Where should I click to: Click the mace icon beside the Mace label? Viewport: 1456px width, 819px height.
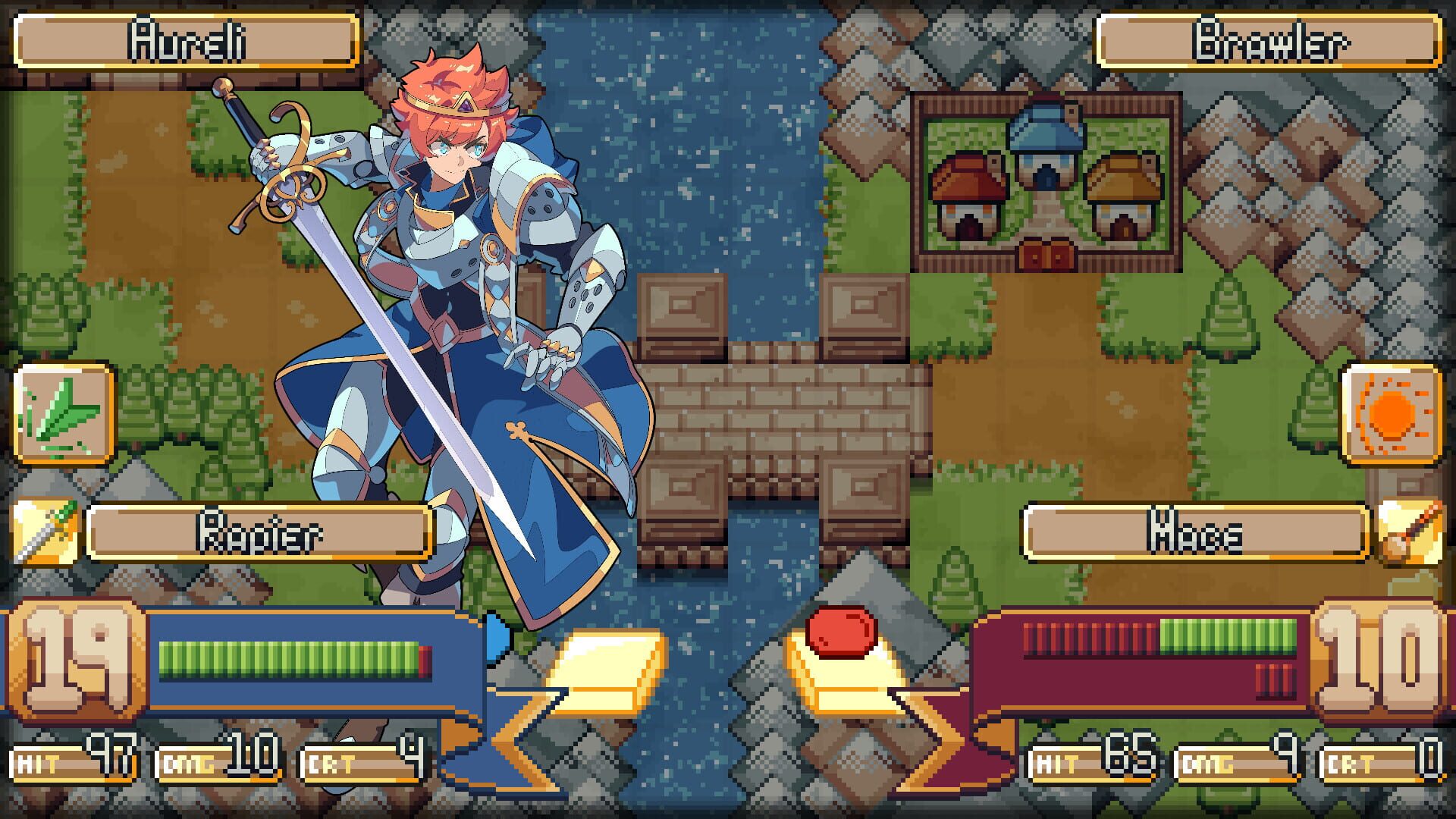[x=1412, y=531]
